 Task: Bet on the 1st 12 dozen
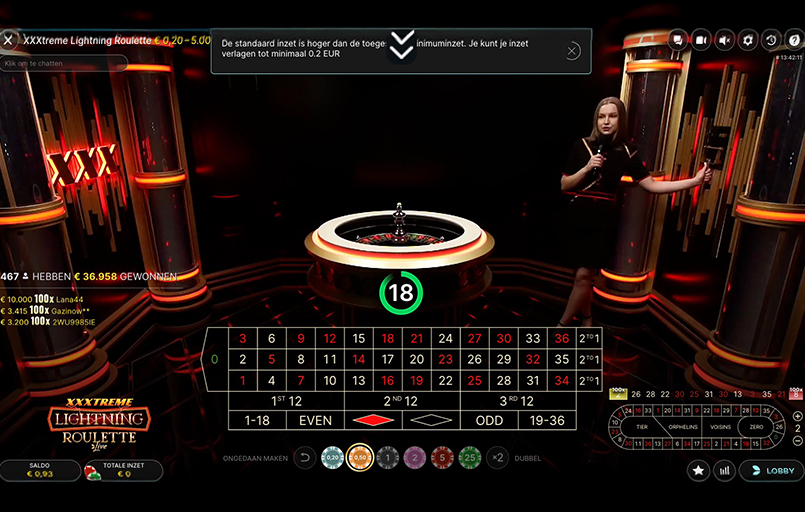286,401
